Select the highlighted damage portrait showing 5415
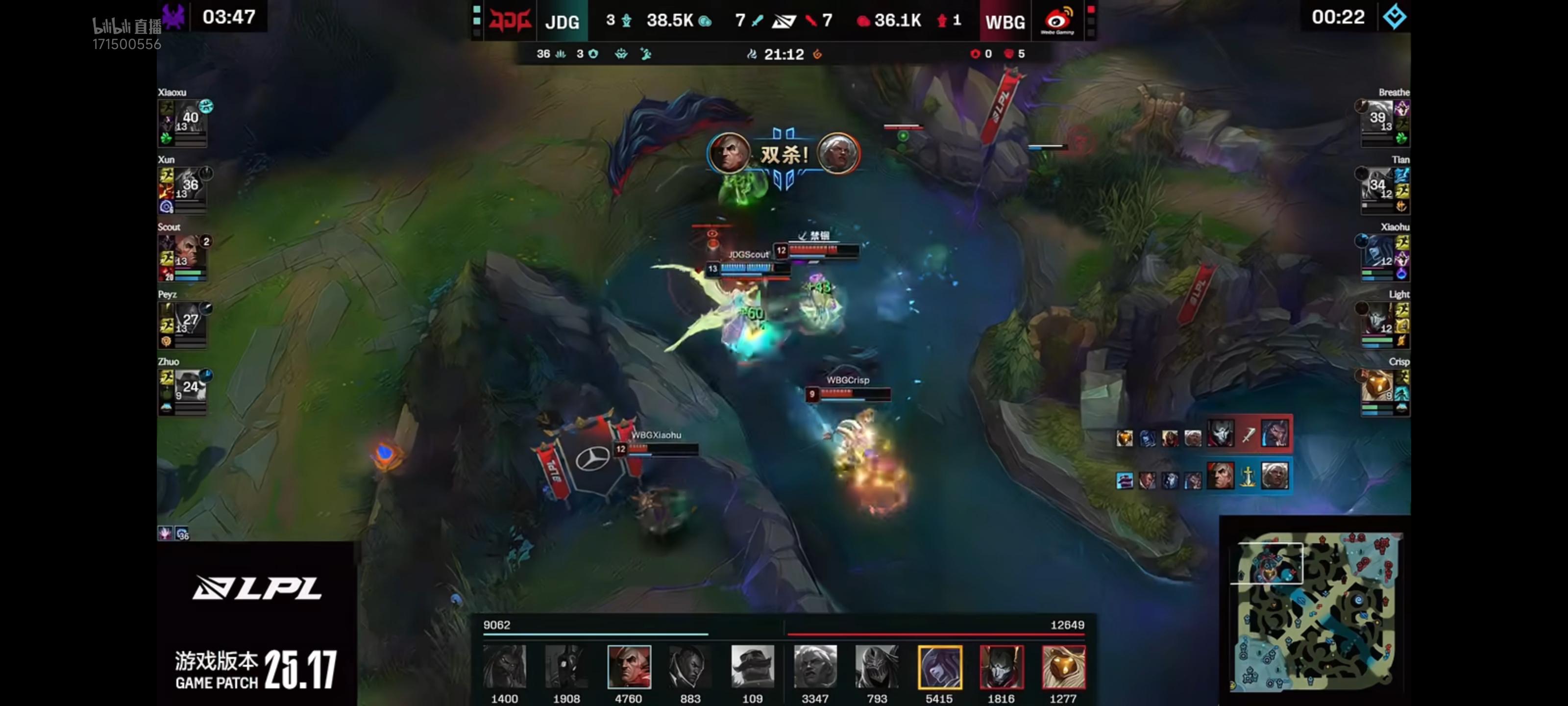This screenshot has height=706, width=1568. [939, 666]
